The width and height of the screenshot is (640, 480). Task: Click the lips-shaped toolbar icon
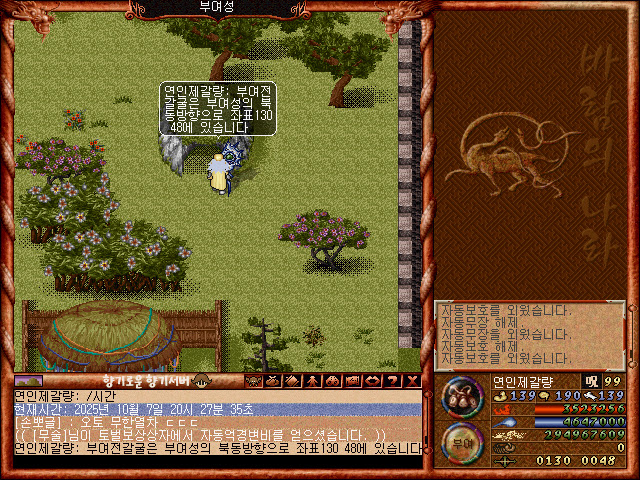point(369,380)
